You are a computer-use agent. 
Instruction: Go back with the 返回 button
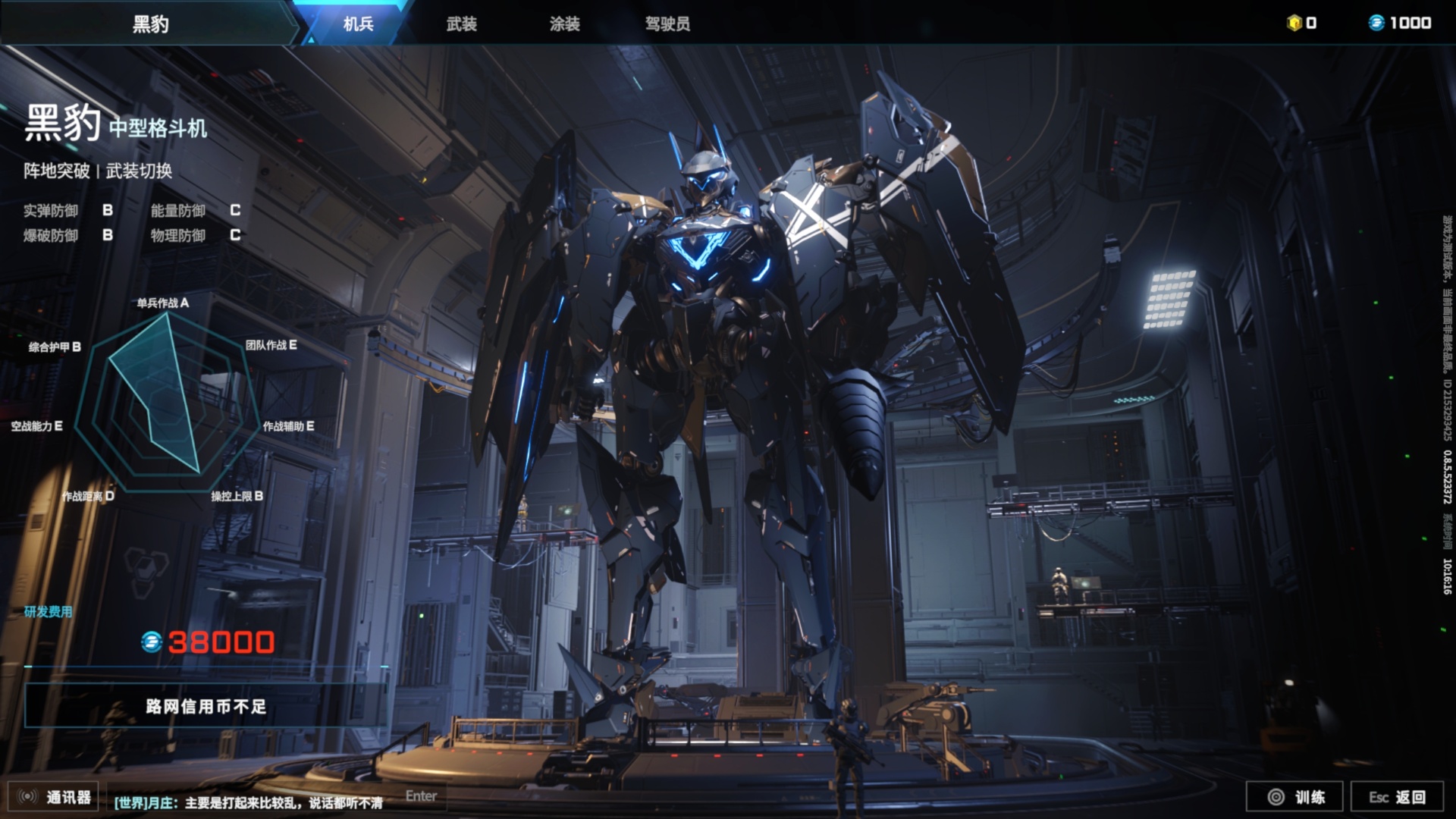[x=1397, y=797]
